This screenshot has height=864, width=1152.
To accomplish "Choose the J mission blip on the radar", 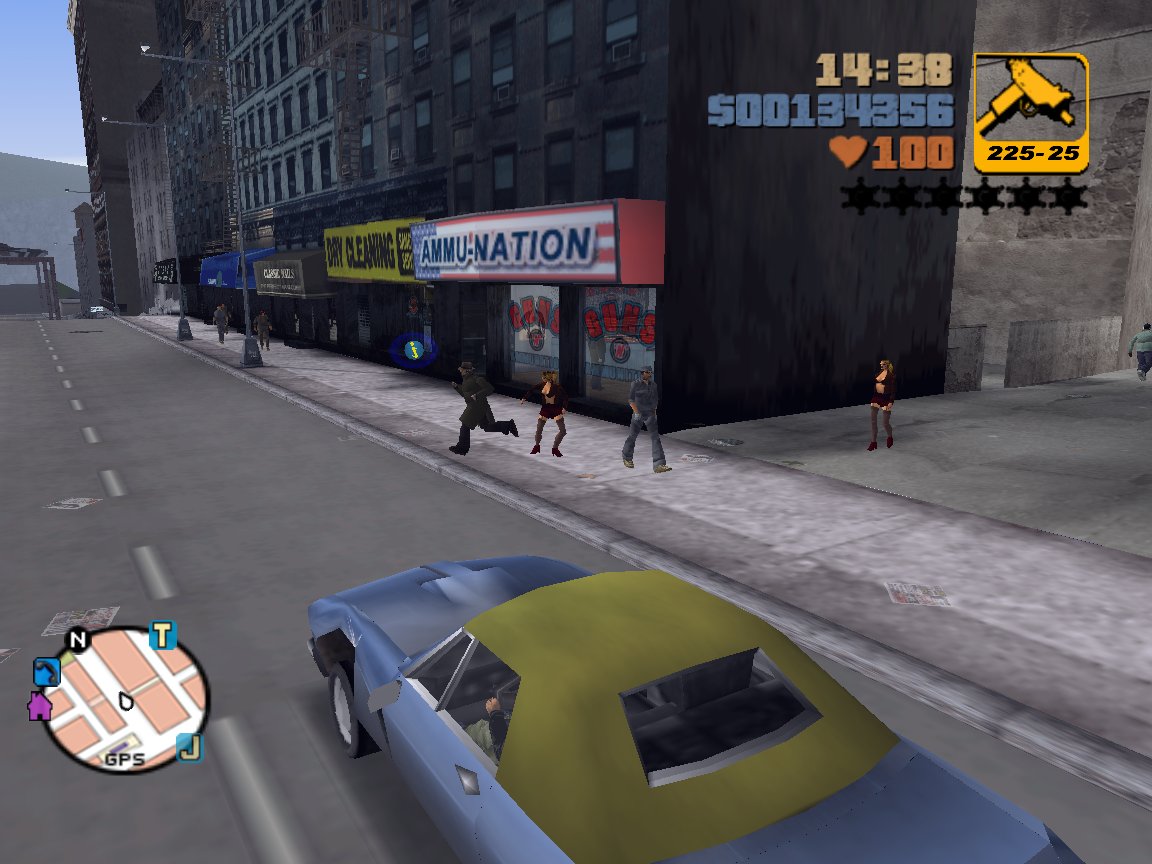I will click(189, 746).
